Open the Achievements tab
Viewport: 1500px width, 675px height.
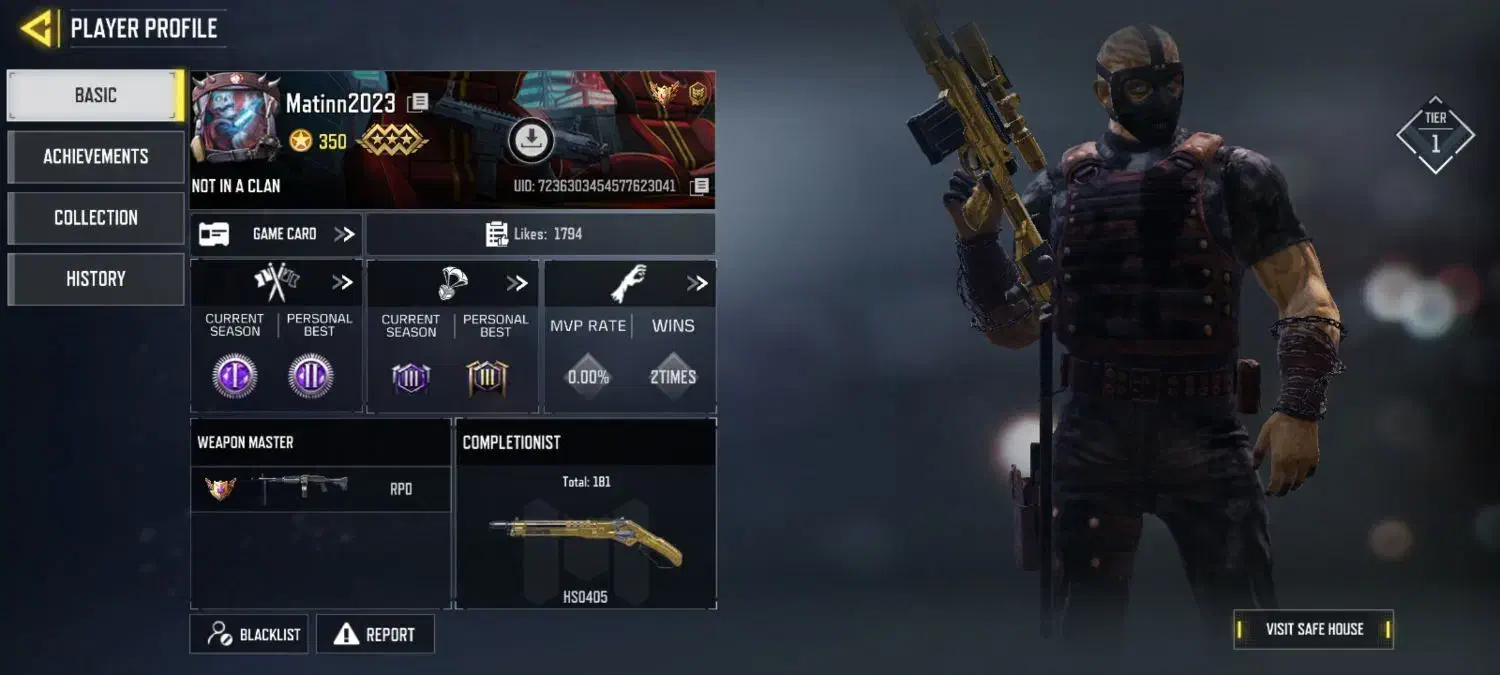pos(95,156)
